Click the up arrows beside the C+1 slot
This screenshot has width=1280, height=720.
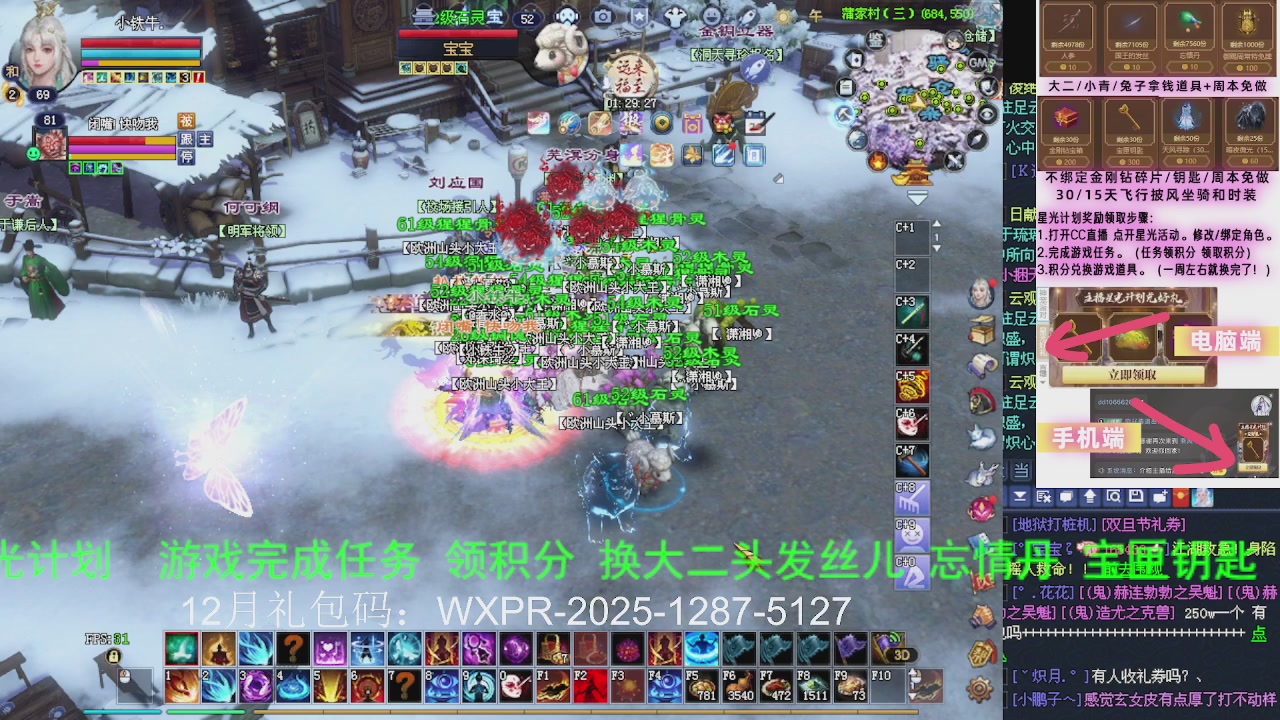(x=937, y=224)
